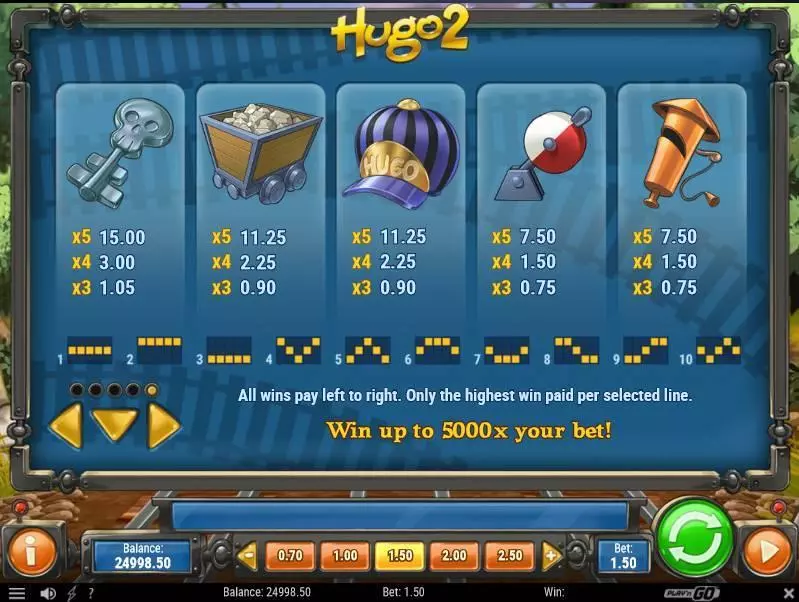Pick the 1.50 bet amount
Viewport: 799px width, 602px height.
[x=398, y=555]
